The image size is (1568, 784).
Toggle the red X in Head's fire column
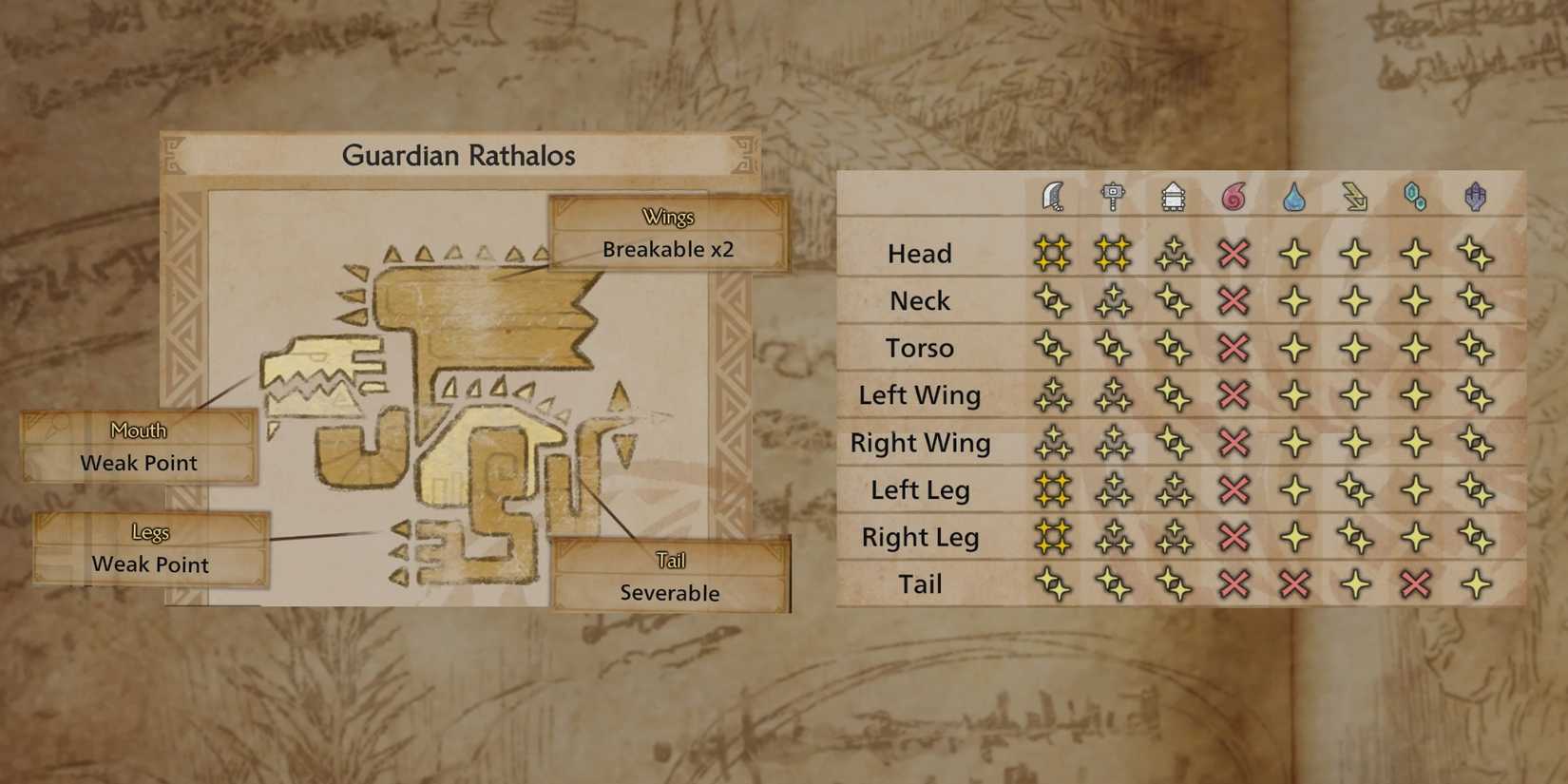coord(1234,253)
